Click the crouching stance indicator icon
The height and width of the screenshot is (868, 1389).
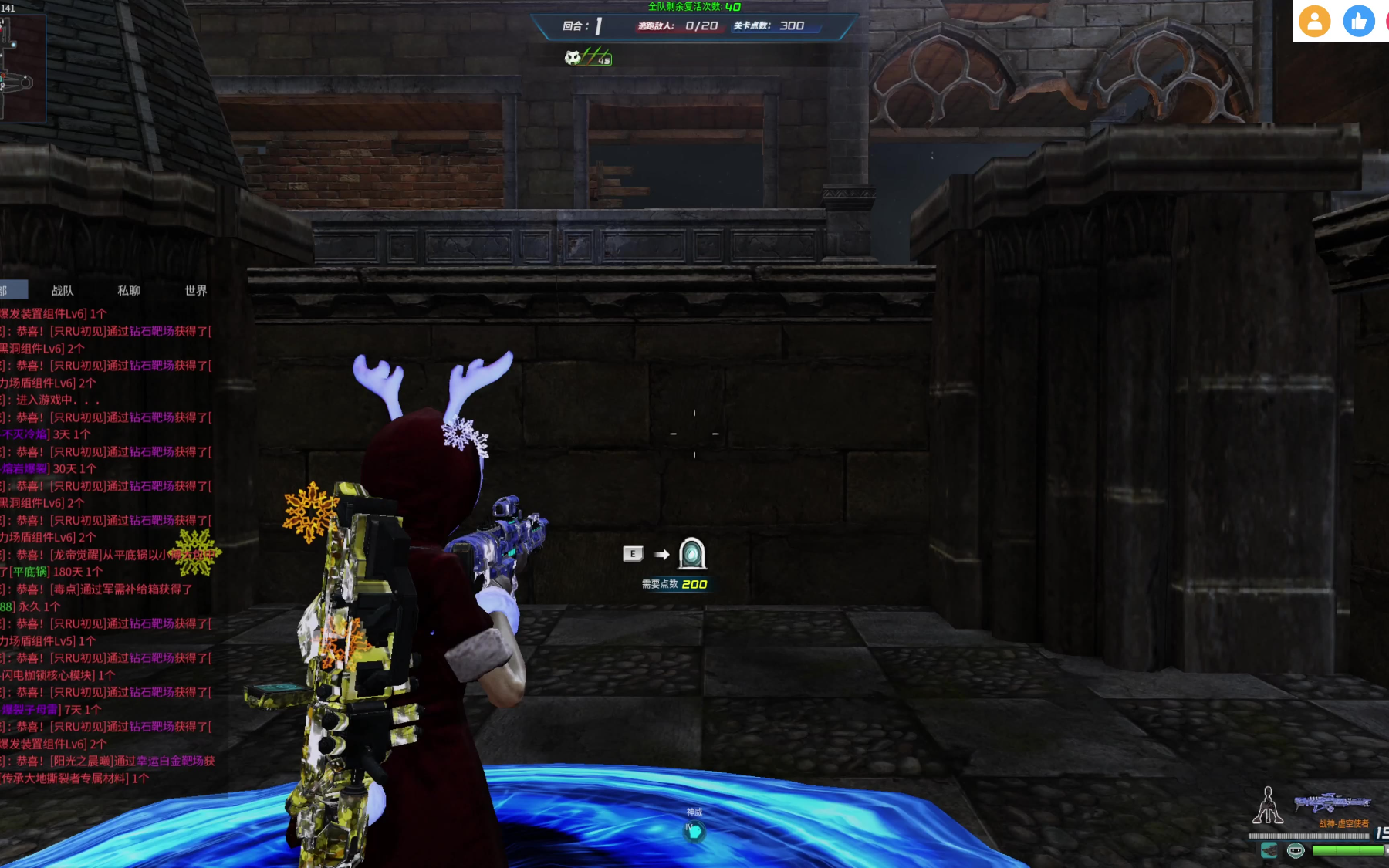coord(1267,806)
